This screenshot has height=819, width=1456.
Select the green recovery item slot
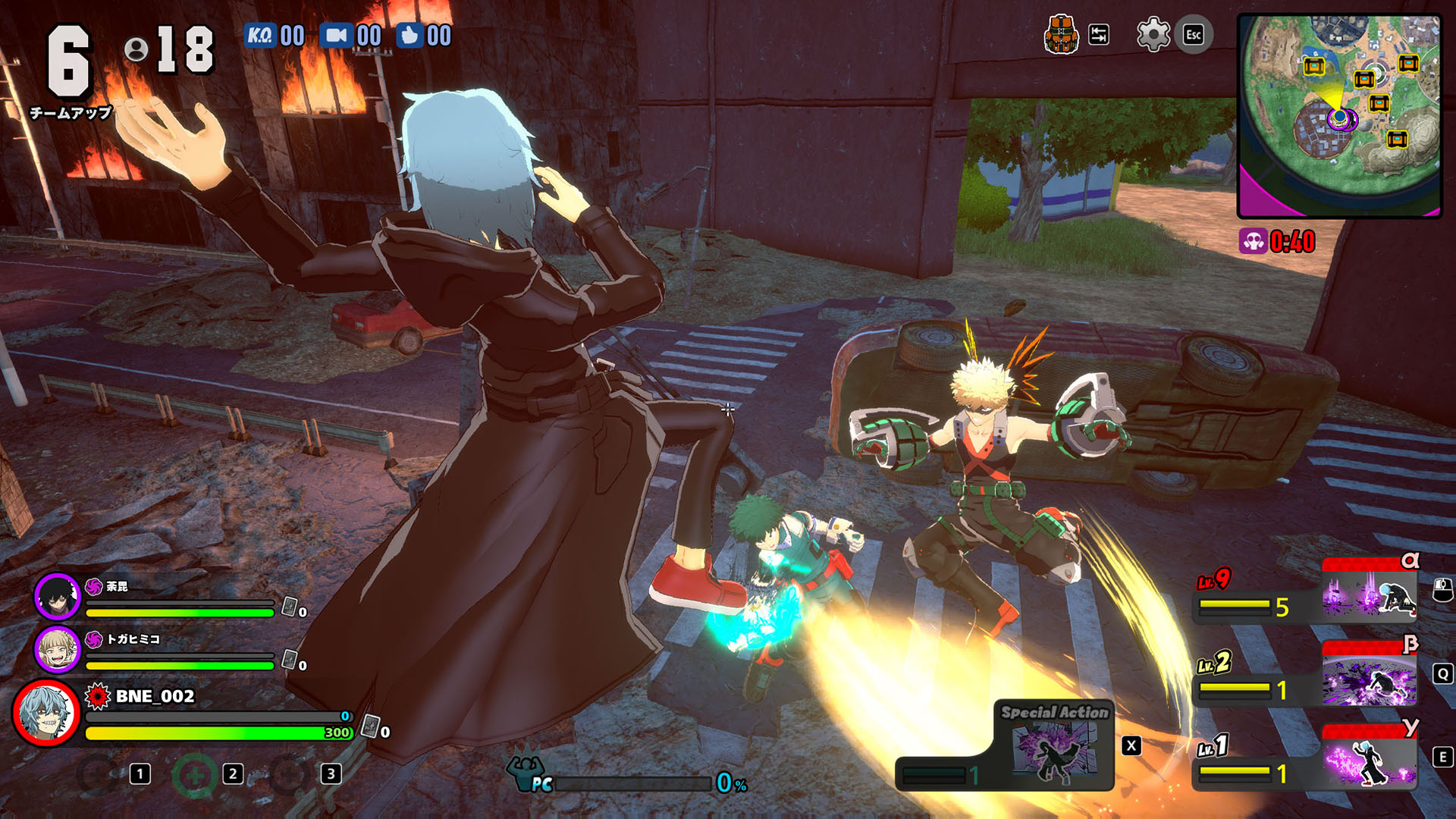(x=195, y=774)
